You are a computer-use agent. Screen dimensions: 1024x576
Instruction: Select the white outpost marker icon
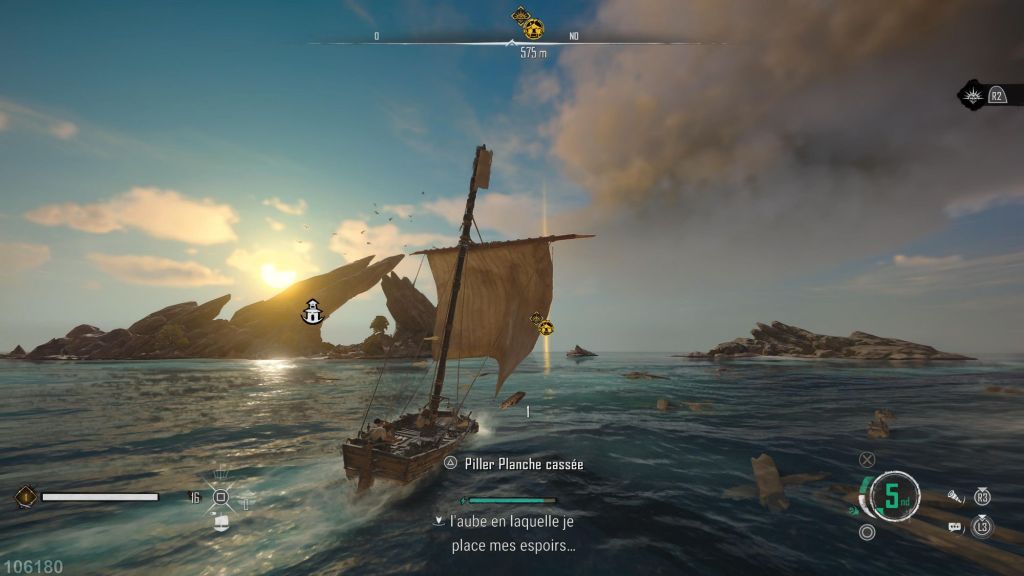coord(313,312)
